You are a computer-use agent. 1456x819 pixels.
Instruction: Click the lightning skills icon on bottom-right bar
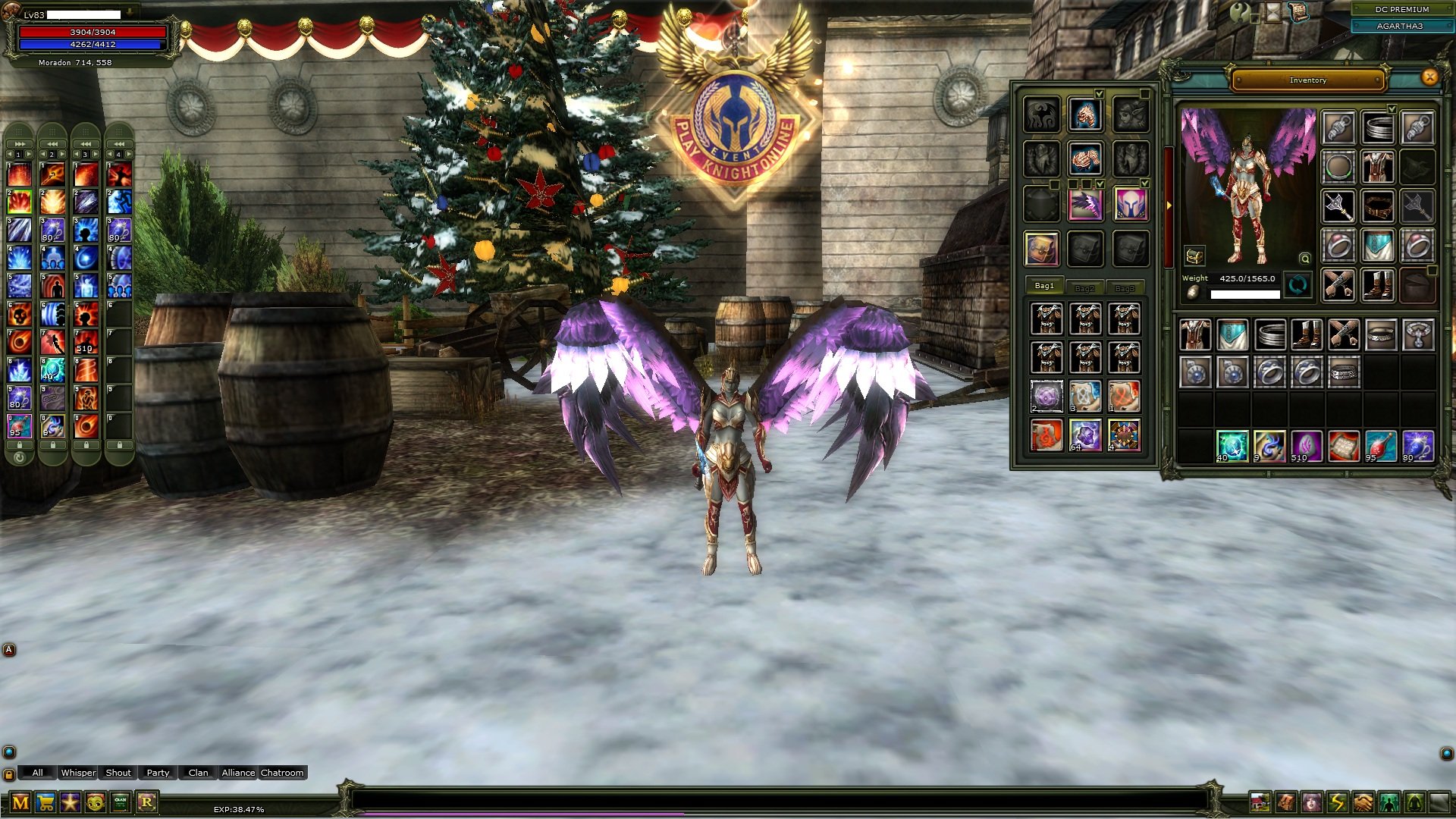click(x=1338, y=802)
